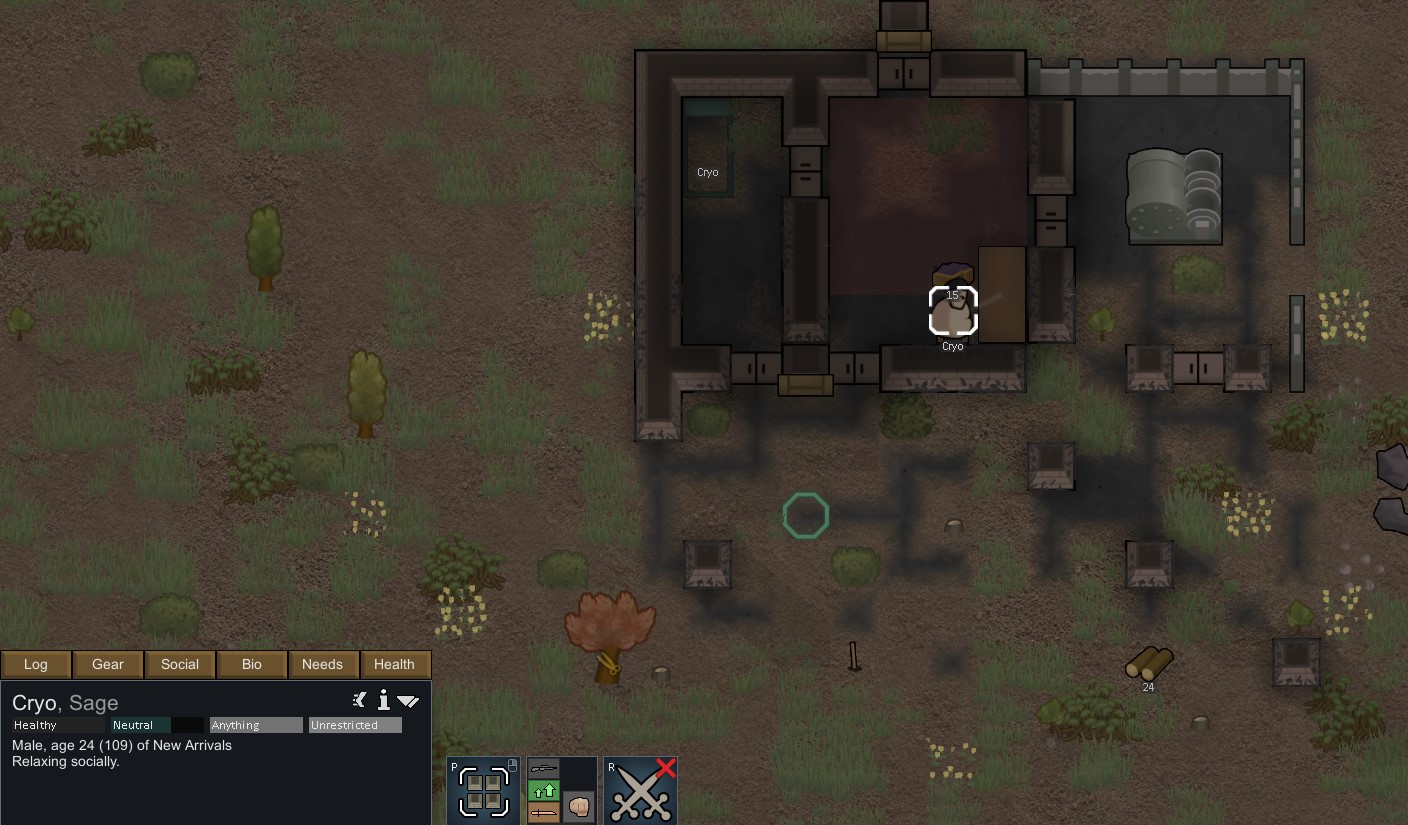This screenshot has height=825, width=1408.
Task: Open the Anything area restriction selector
Action: pos(256,725)
